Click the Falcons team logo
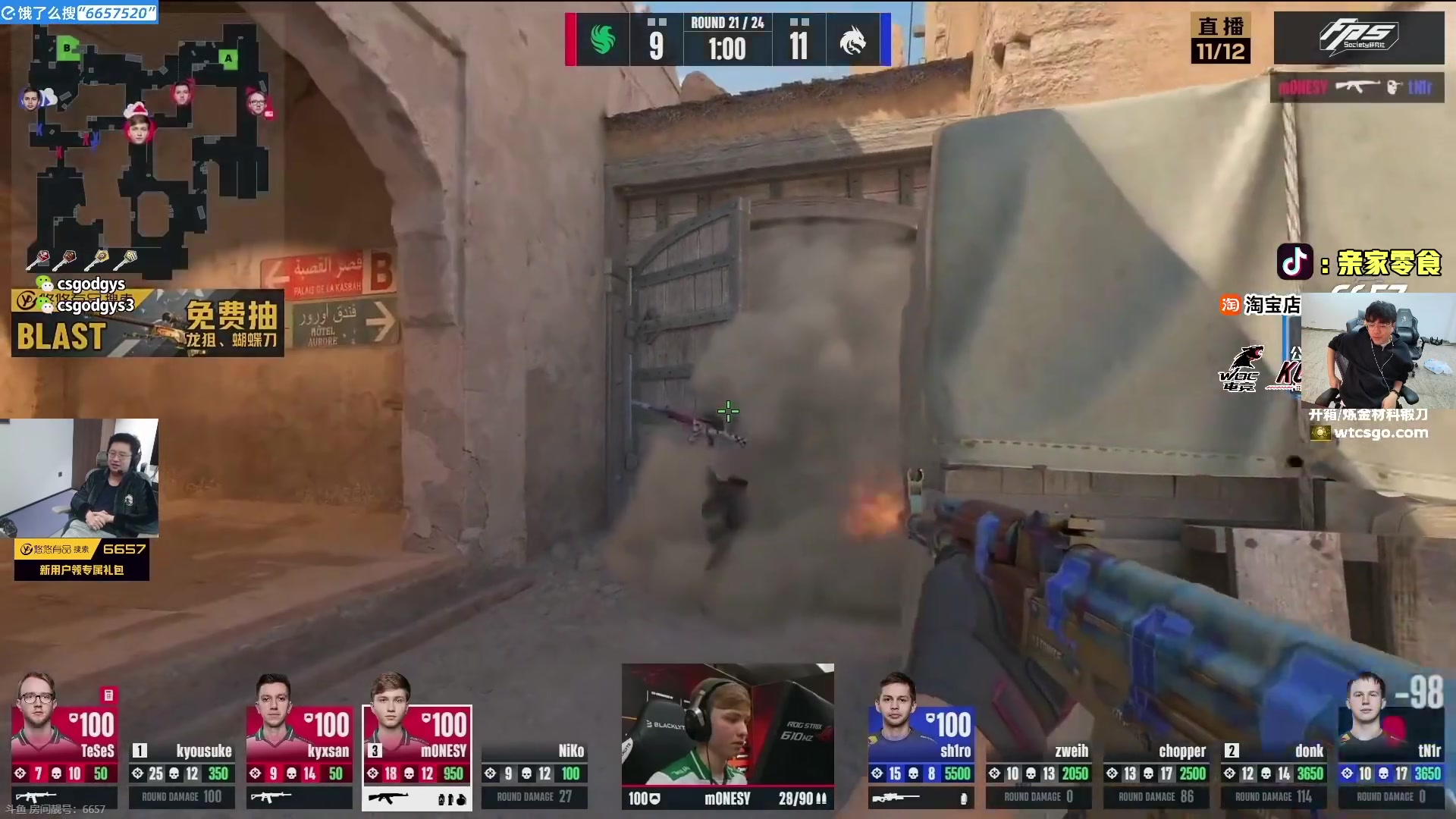Image resolution: width=1456 pixels, height=819 pixels. (x=603, y=39)
